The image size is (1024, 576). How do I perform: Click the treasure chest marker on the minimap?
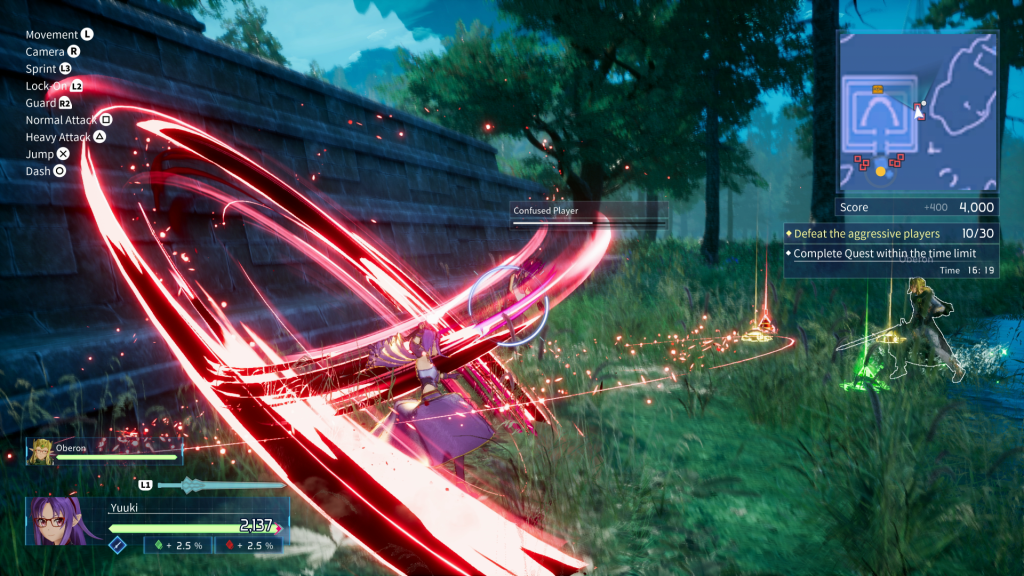point(878,90)
